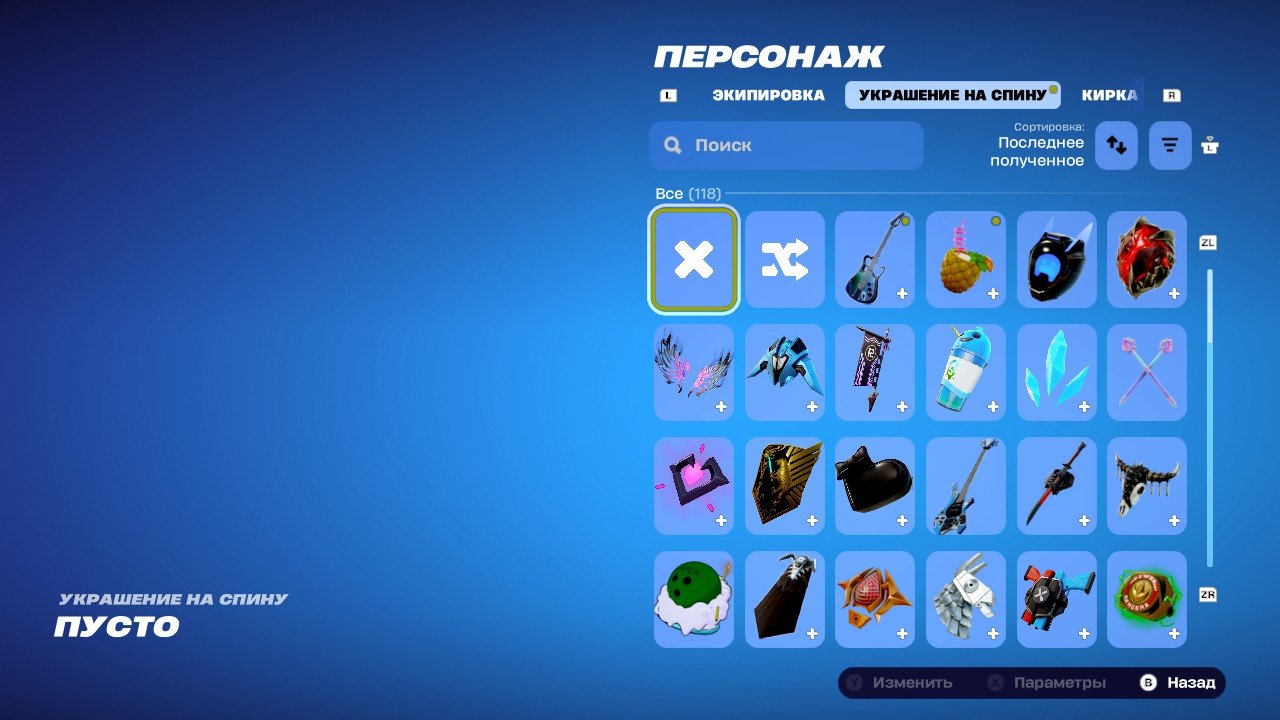The image size is (1280, 720).
Task: Select the crossed wands back bling
Action: click(1147, 372)
